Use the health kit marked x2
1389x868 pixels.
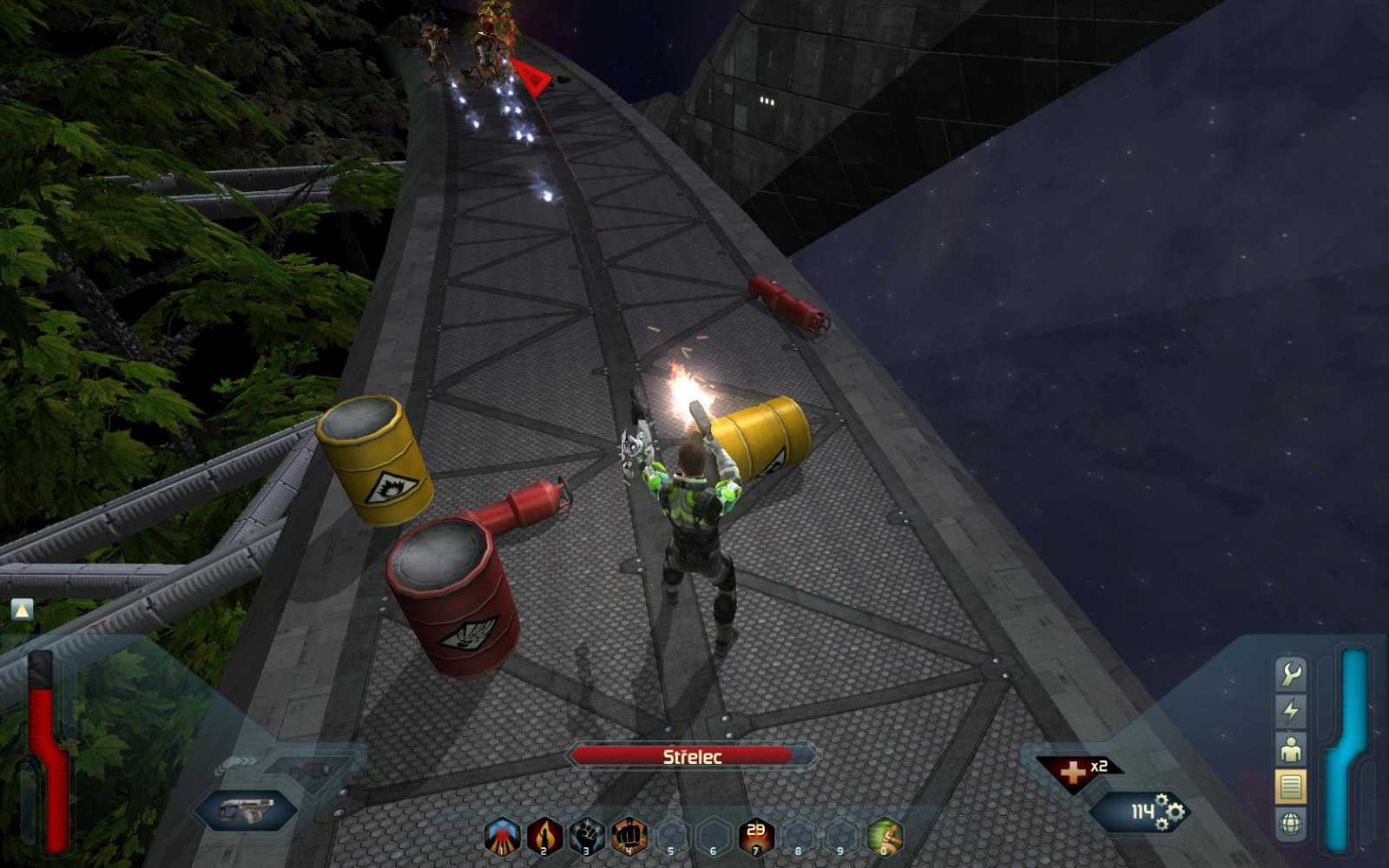1075,767
